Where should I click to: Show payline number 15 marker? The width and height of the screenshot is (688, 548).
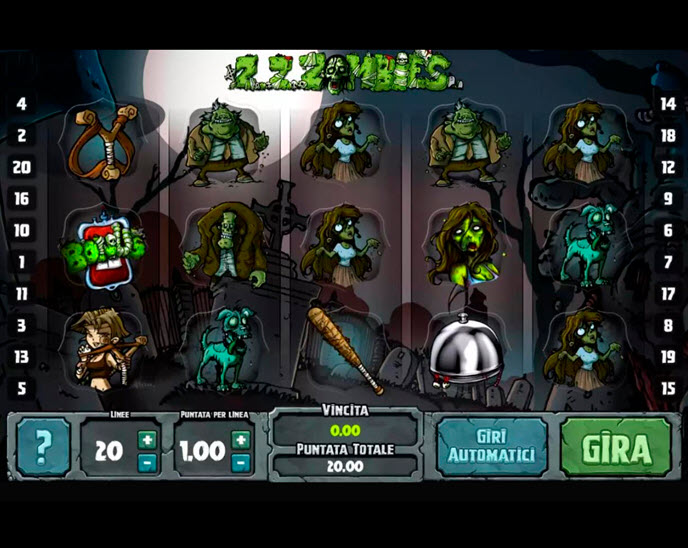point(668,388)
